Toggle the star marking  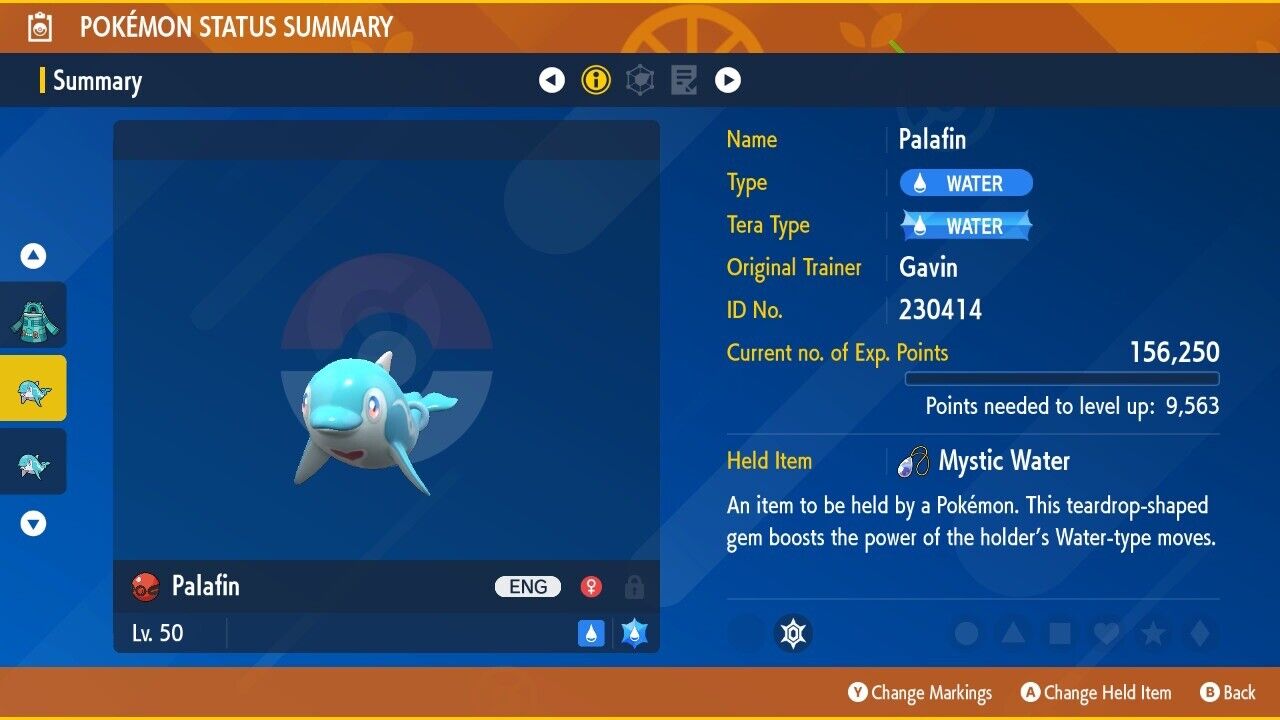1152,634
